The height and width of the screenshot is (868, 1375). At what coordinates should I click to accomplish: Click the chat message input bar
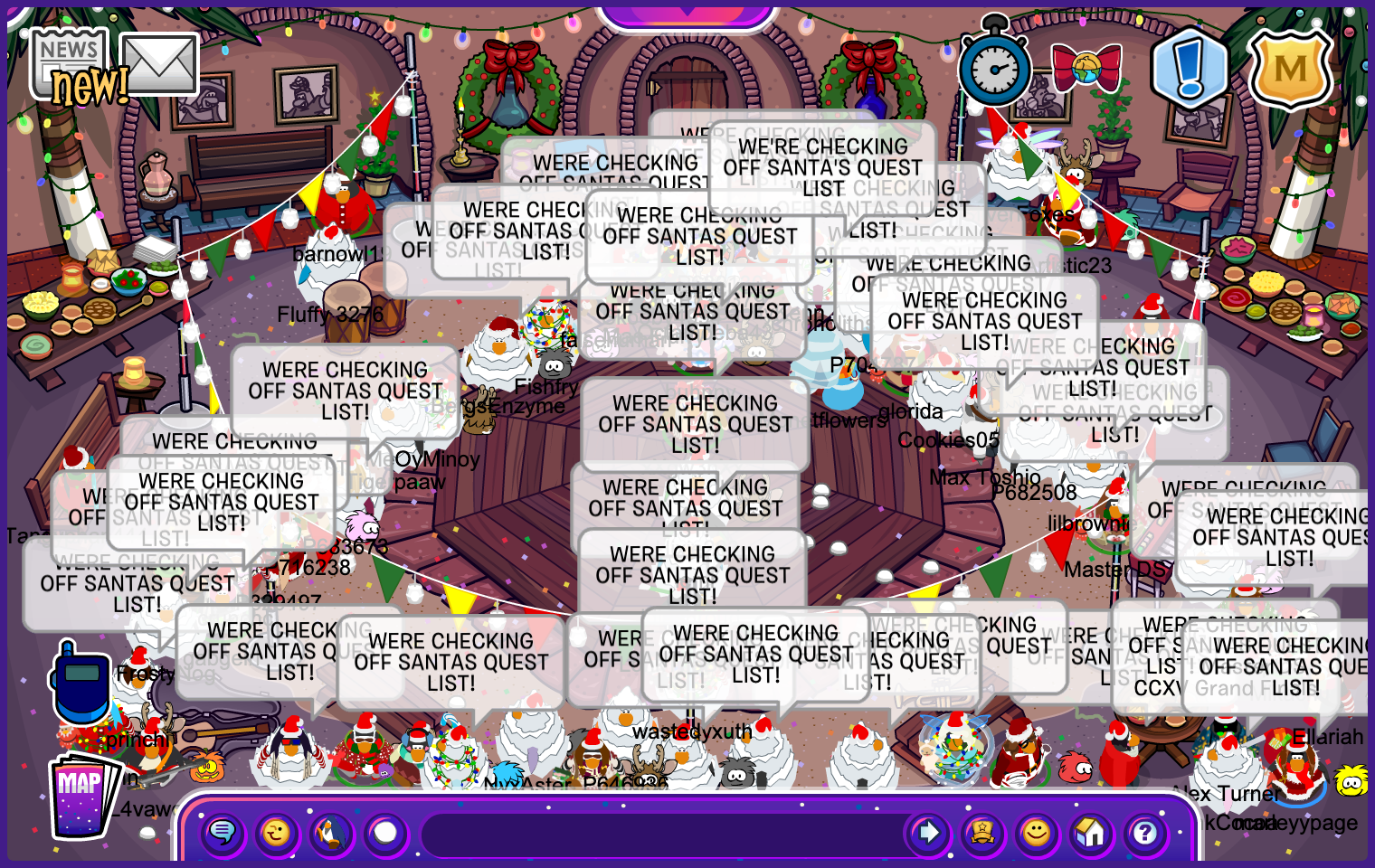point(660,834)
